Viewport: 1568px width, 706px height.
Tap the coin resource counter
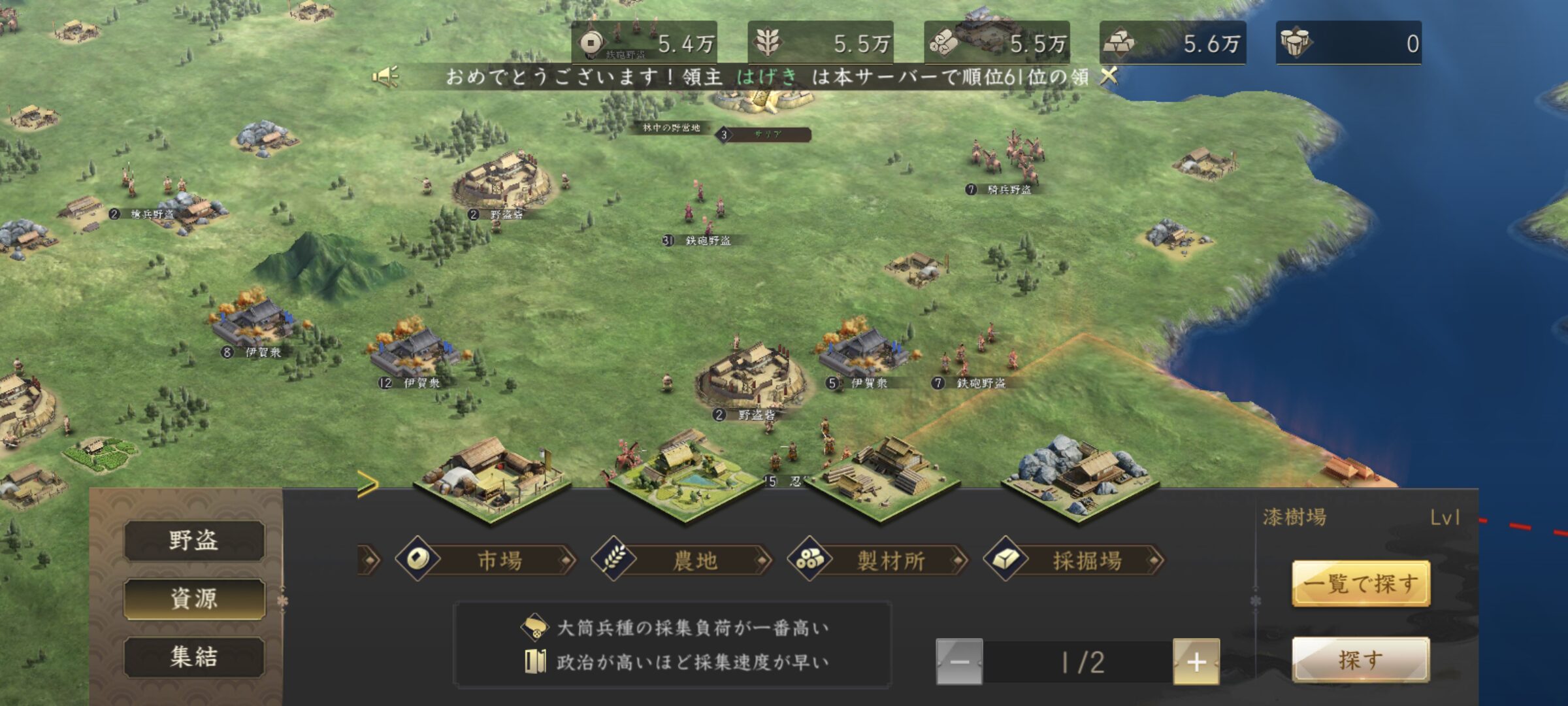click(x=644, y=43)
